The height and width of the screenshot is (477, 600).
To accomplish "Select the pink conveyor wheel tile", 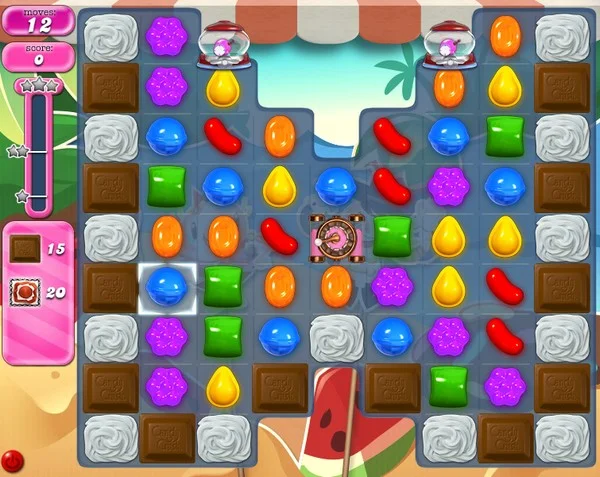I will [334, 239].
